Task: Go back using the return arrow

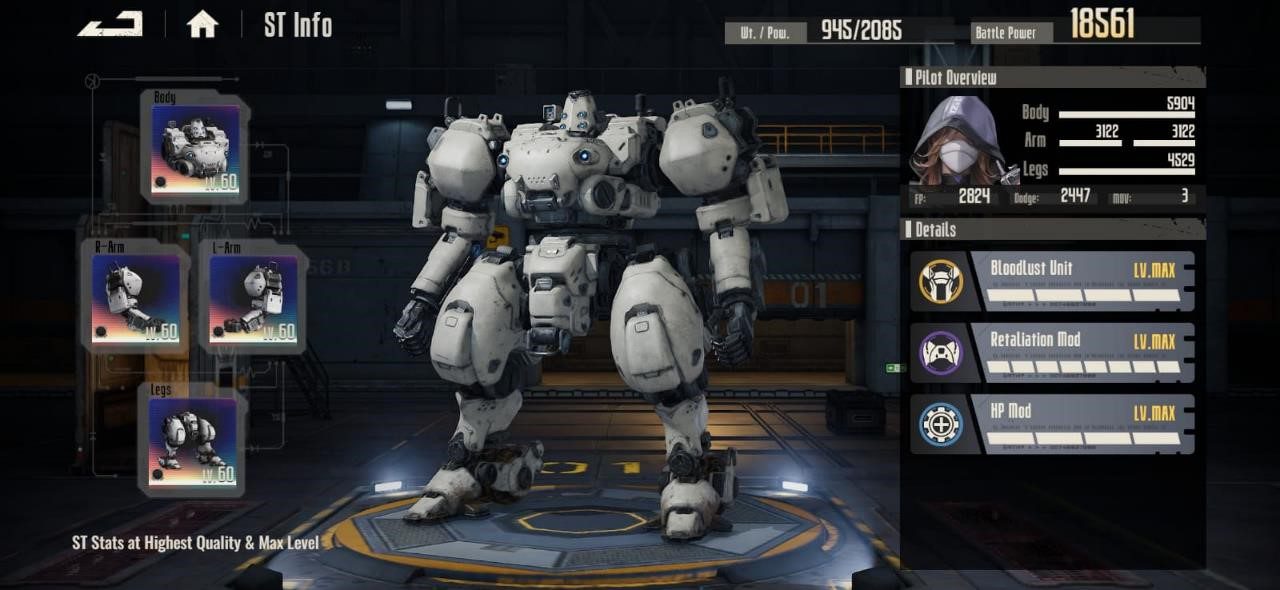Action: (x=110, y=24)
